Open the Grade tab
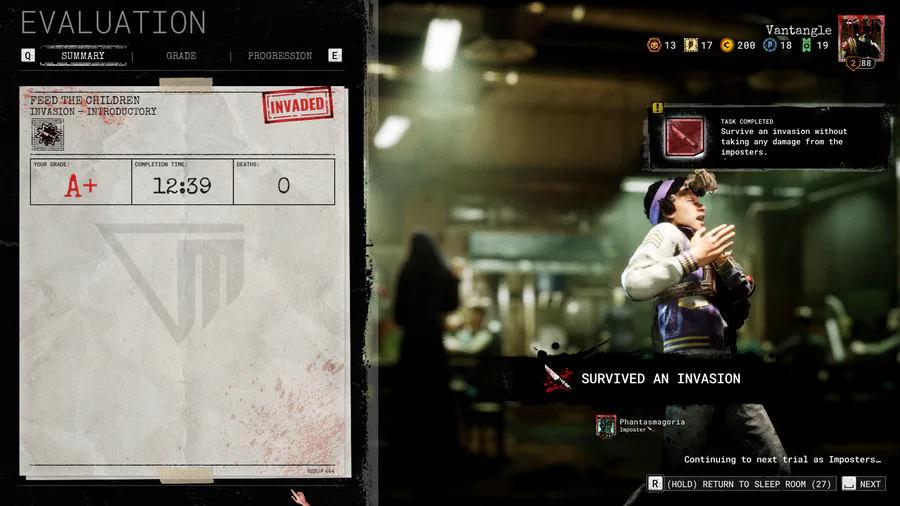 (181, 56)
